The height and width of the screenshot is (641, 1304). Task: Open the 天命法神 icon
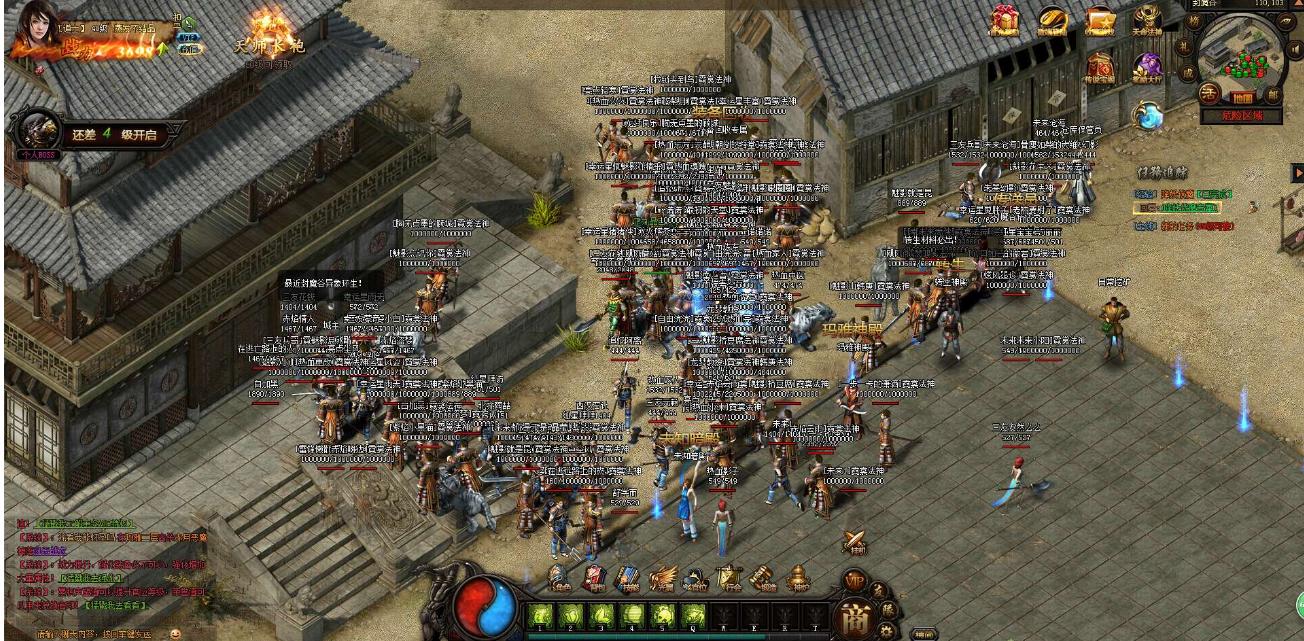[x=1146, y=20]
